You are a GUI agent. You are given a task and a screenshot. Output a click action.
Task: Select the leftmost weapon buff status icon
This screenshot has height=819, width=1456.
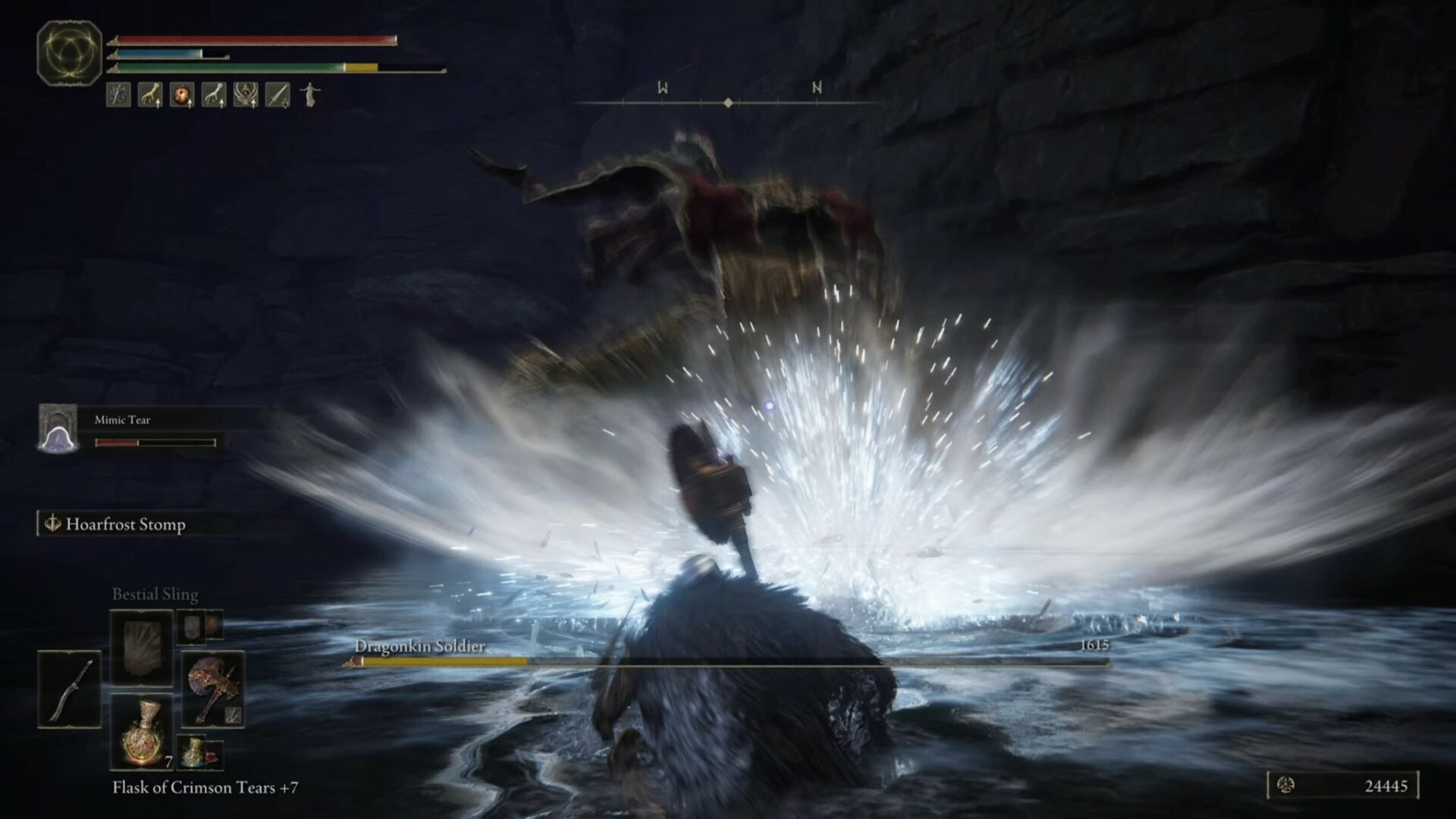(x=118, y=95)
